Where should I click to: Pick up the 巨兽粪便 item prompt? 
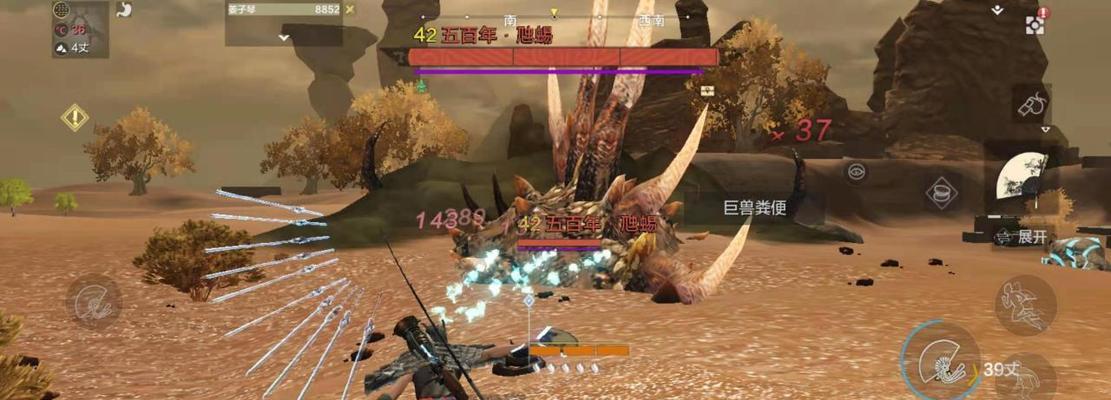pos(754,209)
